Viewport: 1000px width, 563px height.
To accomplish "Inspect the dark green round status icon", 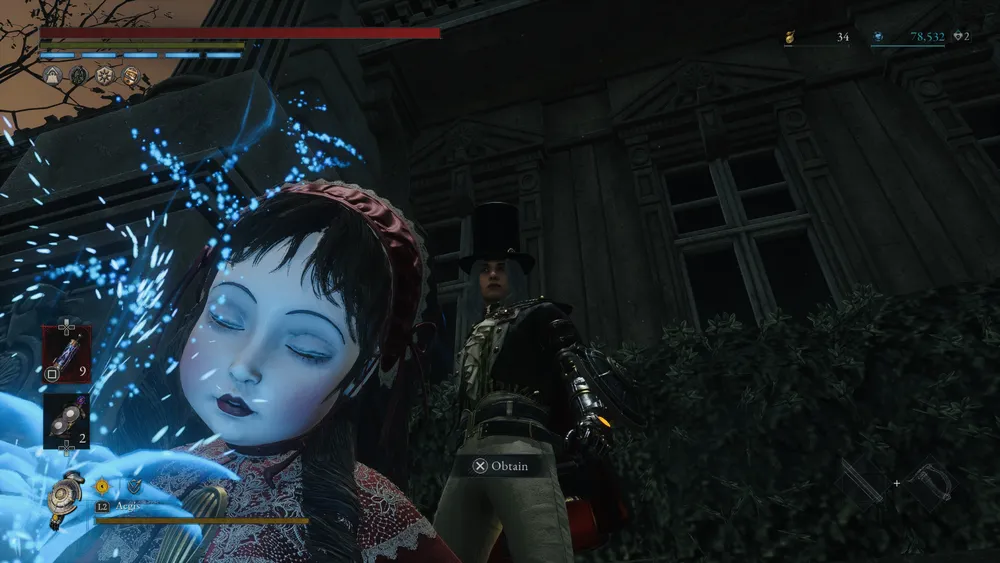I will tap(78, 75).
